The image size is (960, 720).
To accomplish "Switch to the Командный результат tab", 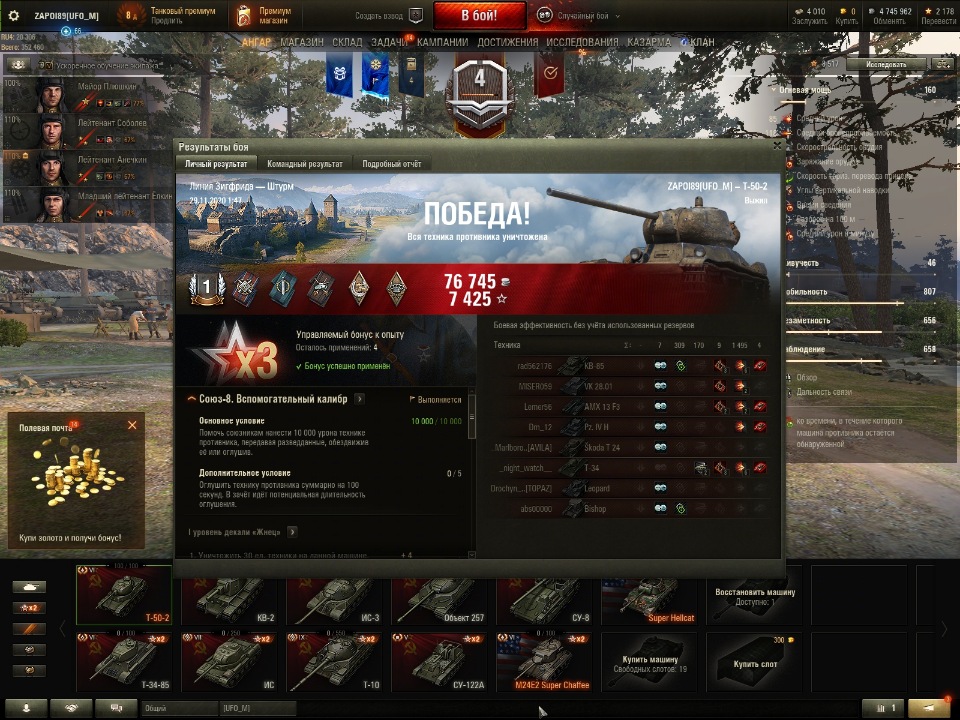I will pos(304,164).
